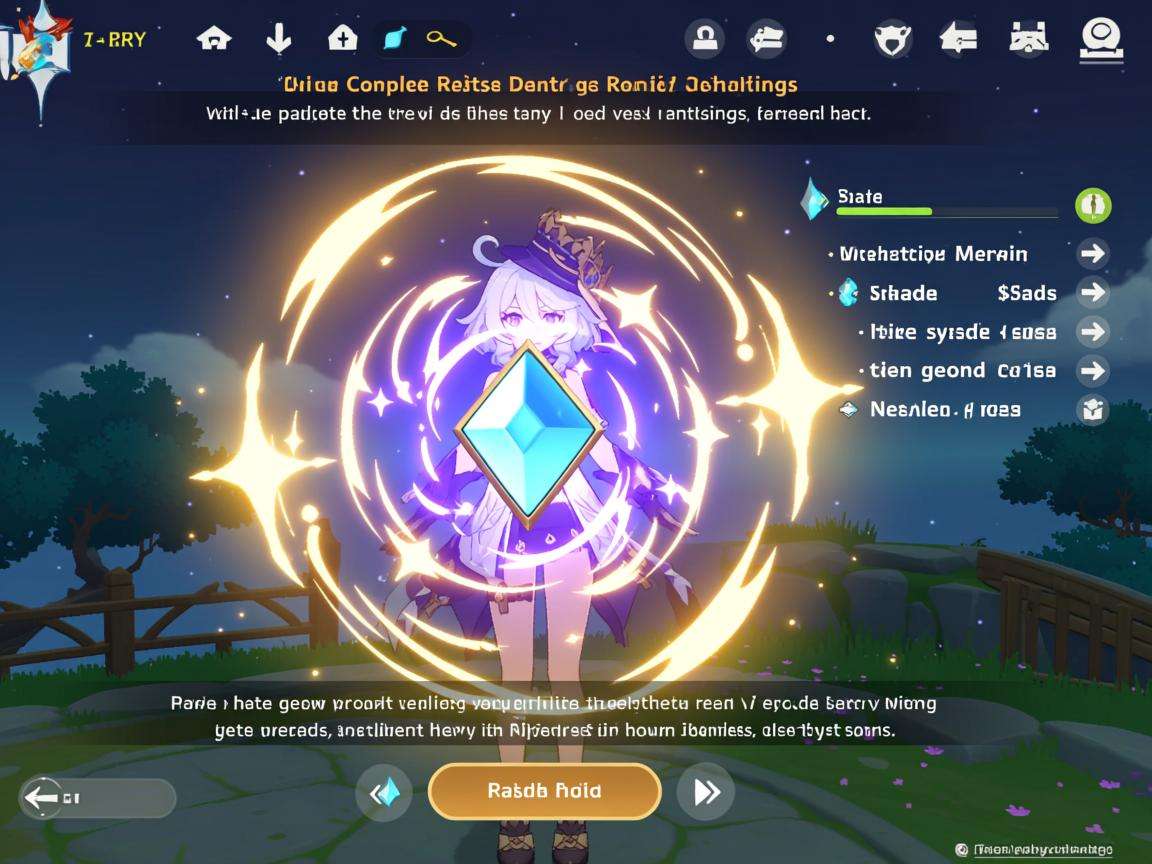Open the arrow next to "Merain" row
This screenshot has height=864, width=1152.
pyautogui.click(x=1093, y=253)
